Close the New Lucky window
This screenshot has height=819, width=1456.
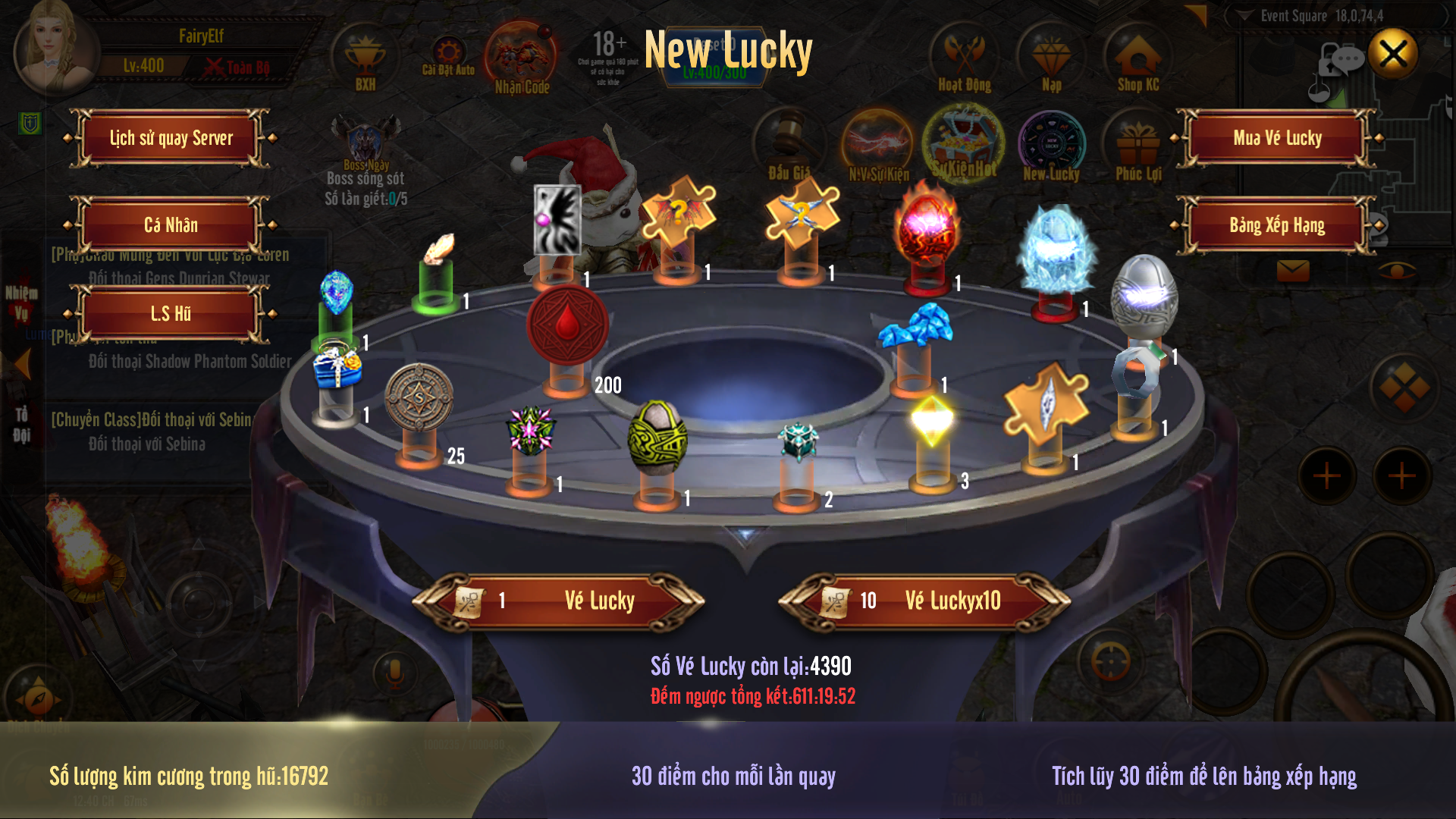pyautogui.click(x=1393, y=54)
